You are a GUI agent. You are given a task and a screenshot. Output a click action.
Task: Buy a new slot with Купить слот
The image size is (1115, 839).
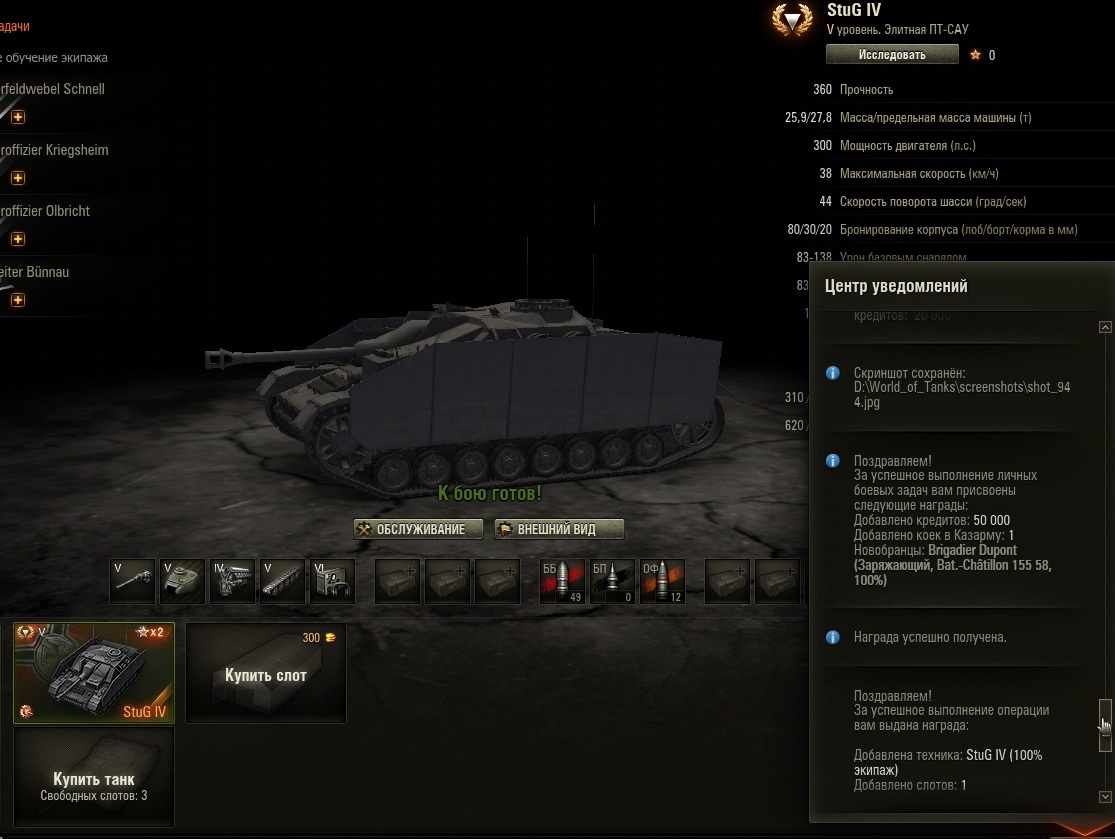point(266,672)
